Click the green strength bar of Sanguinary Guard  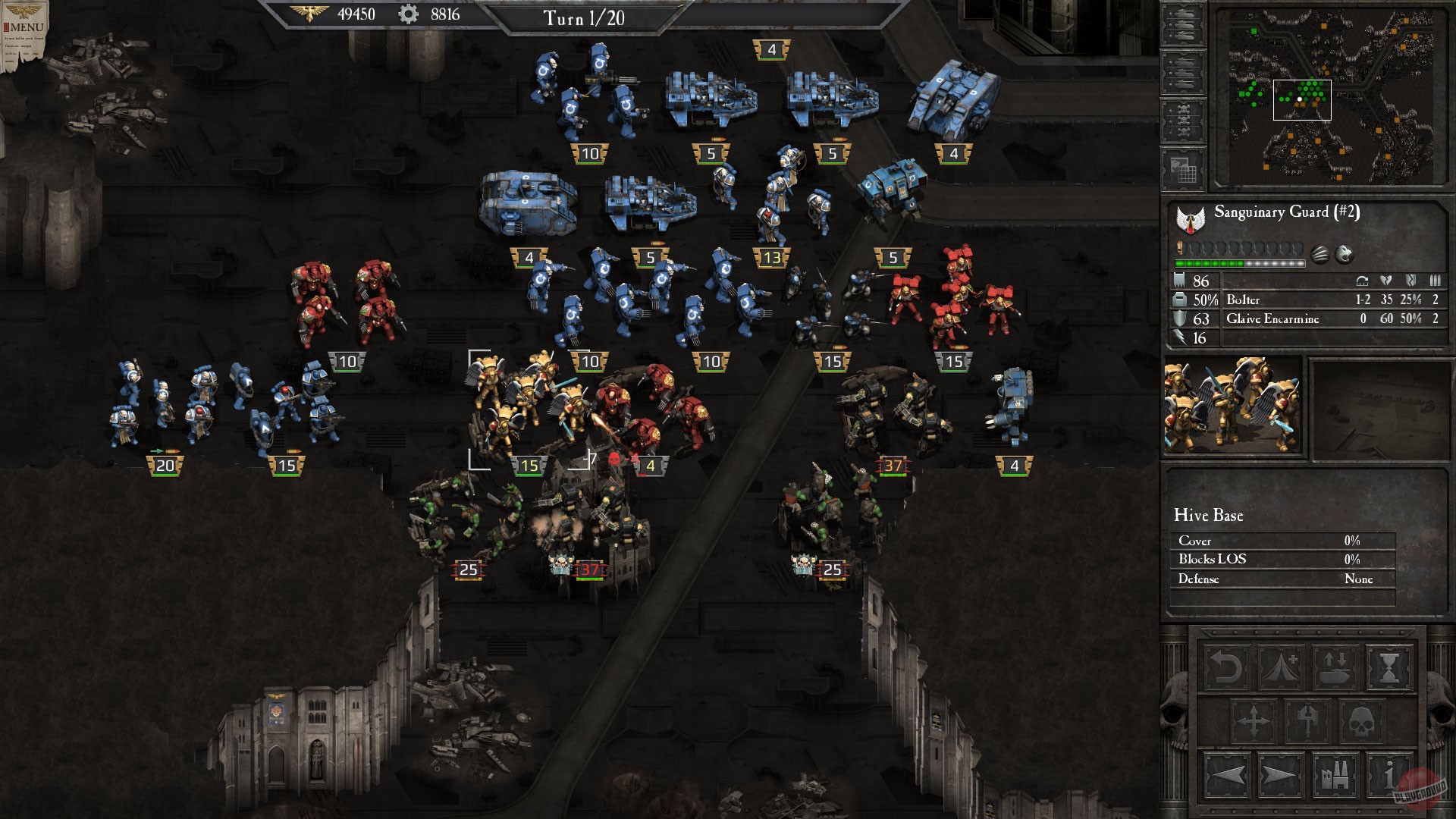[x=1210, y=263]
